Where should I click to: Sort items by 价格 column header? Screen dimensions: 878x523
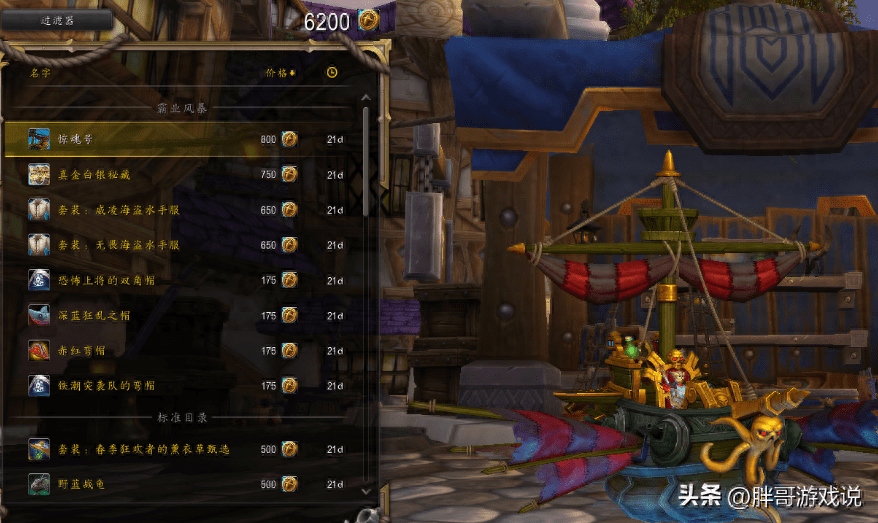[280, 73]
